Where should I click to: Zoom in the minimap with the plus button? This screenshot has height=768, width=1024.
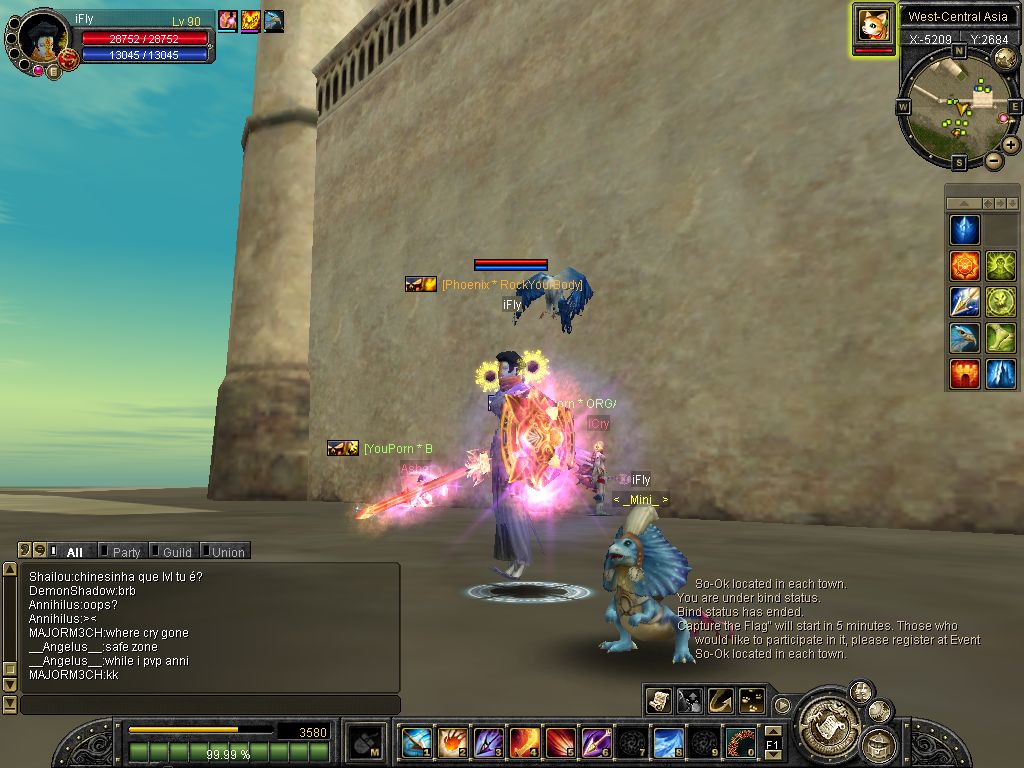(1011, 145)
